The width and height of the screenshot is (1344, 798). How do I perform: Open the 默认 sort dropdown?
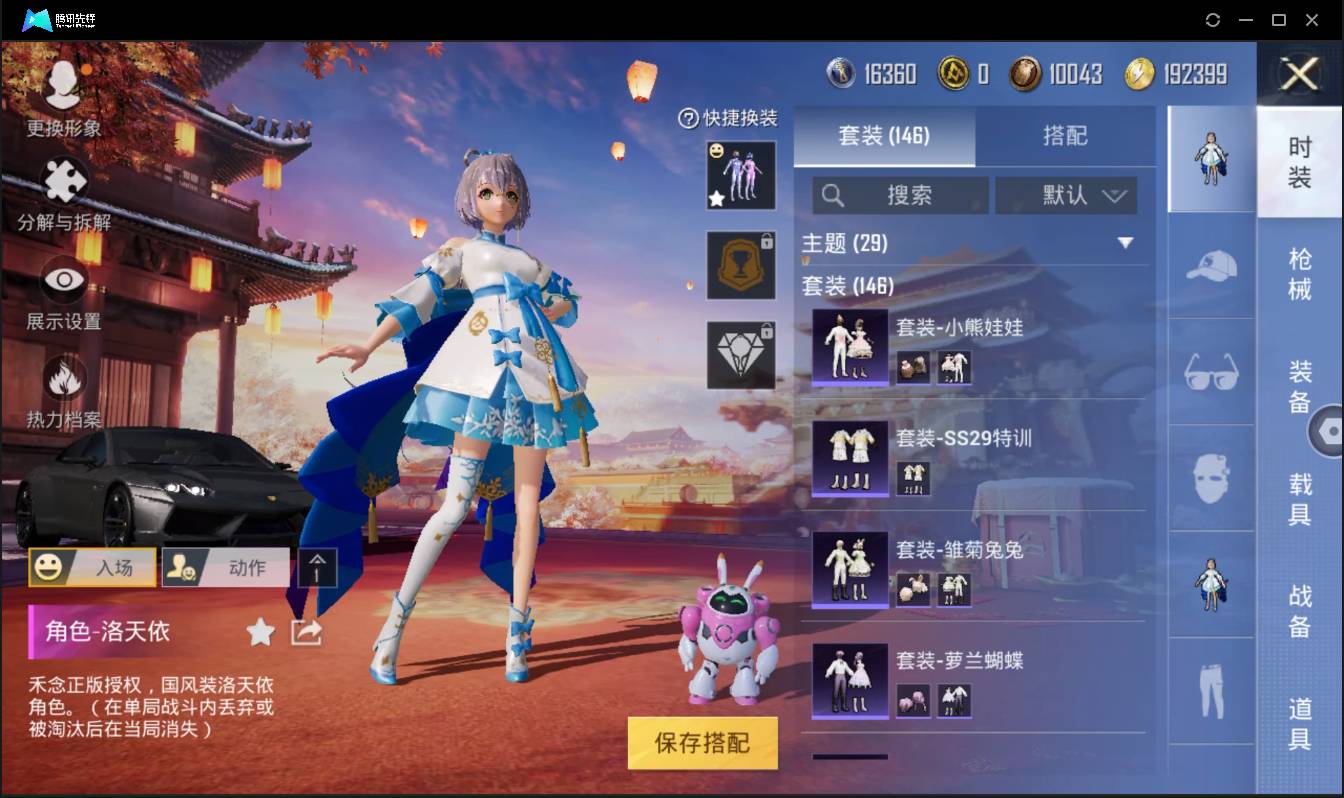pos(1066,194)
